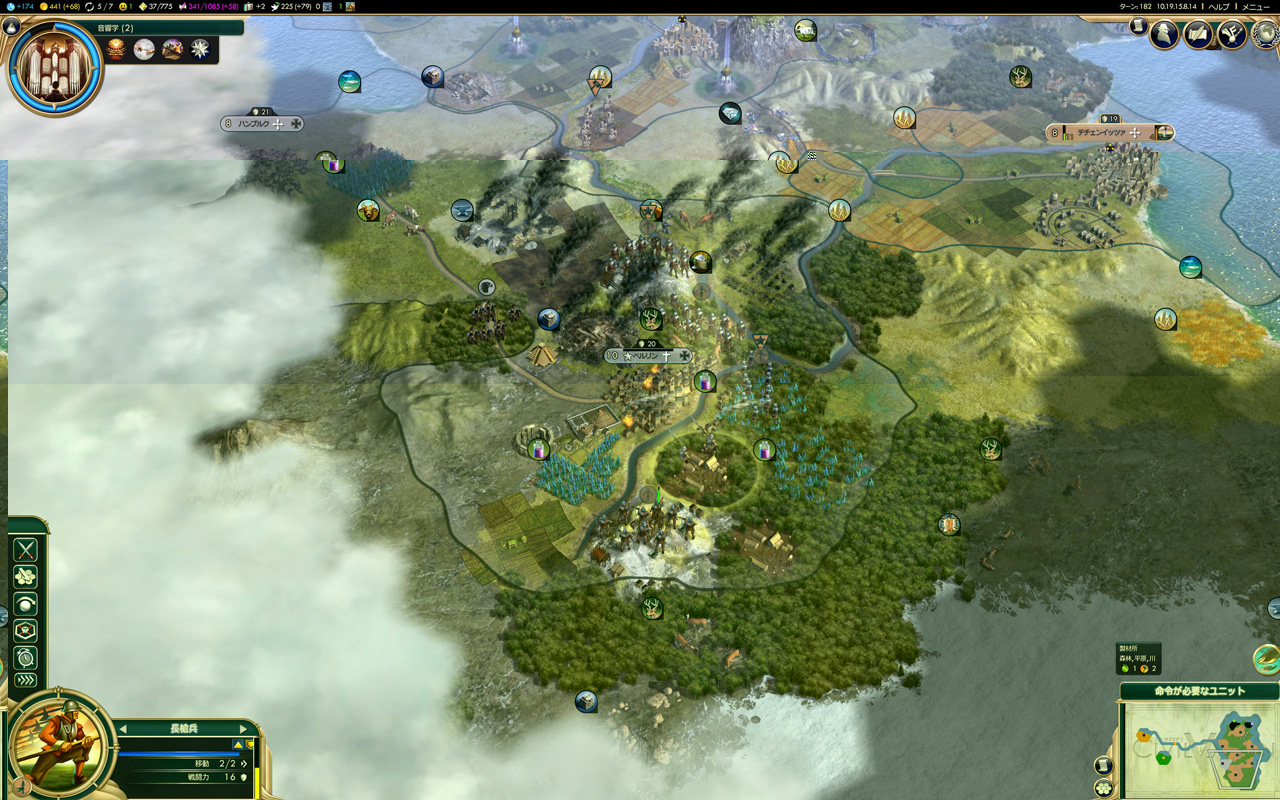Activate the chevron arrows move action
1280x800 pixels.
[25, 681]
